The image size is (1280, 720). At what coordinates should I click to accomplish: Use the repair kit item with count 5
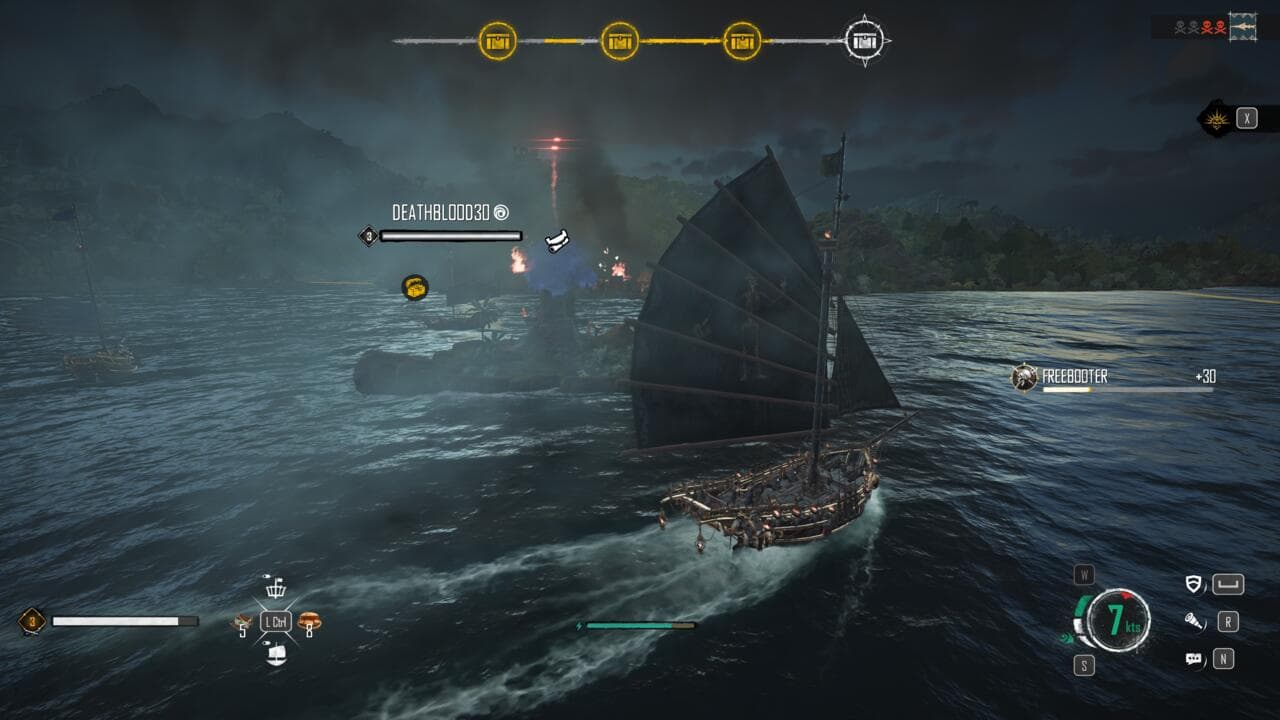(x=242, y=622)
